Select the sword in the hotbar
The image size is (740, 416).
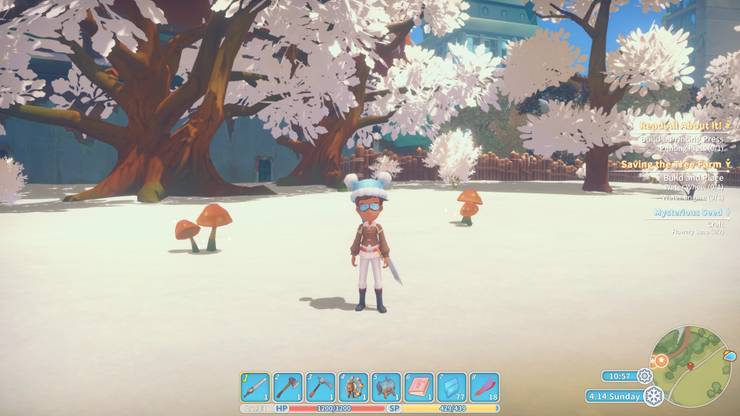(x=255, y=387)
